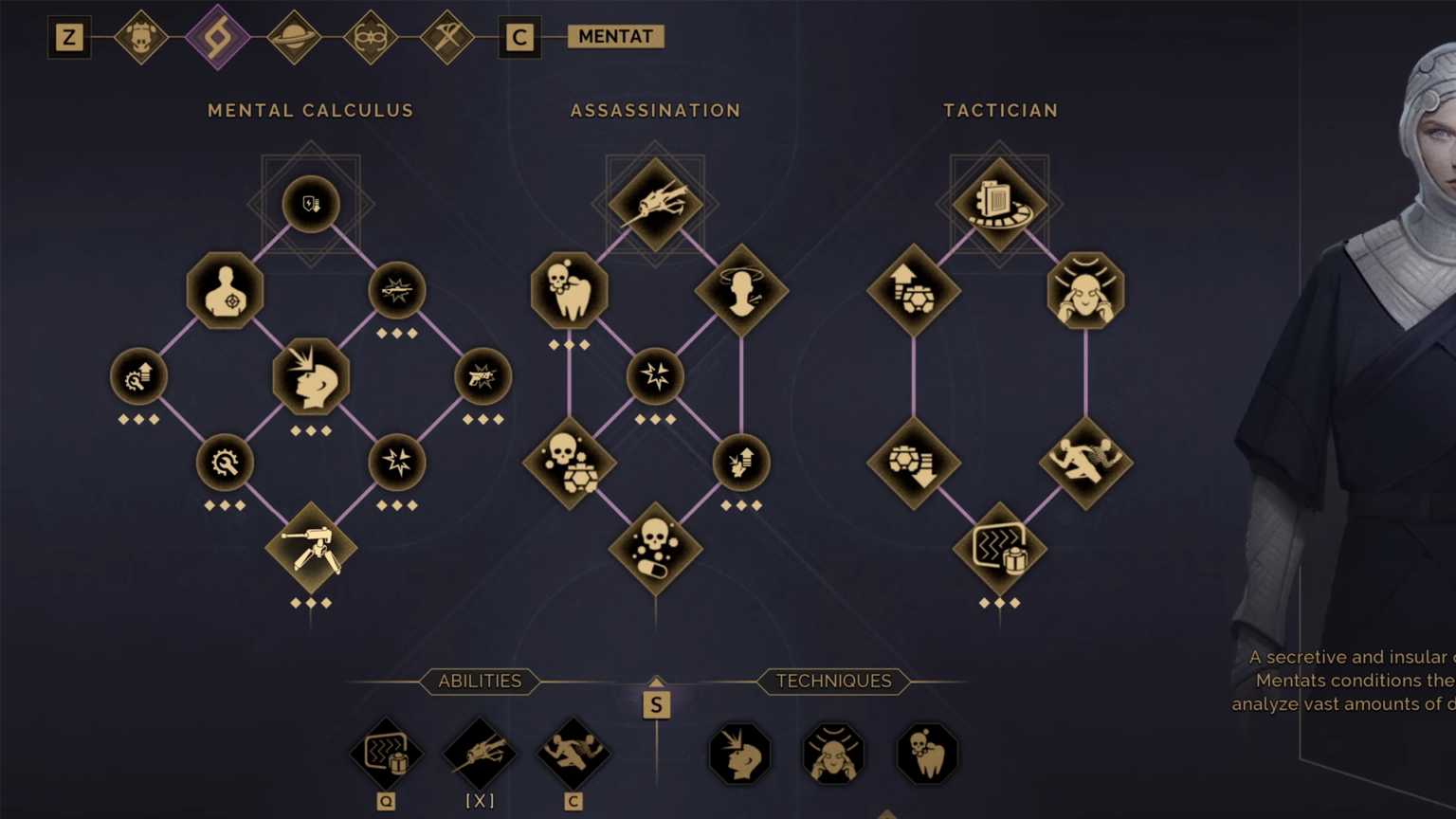Viewport: 1456px width, 819px height.
Task: Click the [X] claw ability icon
Action: point(480,752)
